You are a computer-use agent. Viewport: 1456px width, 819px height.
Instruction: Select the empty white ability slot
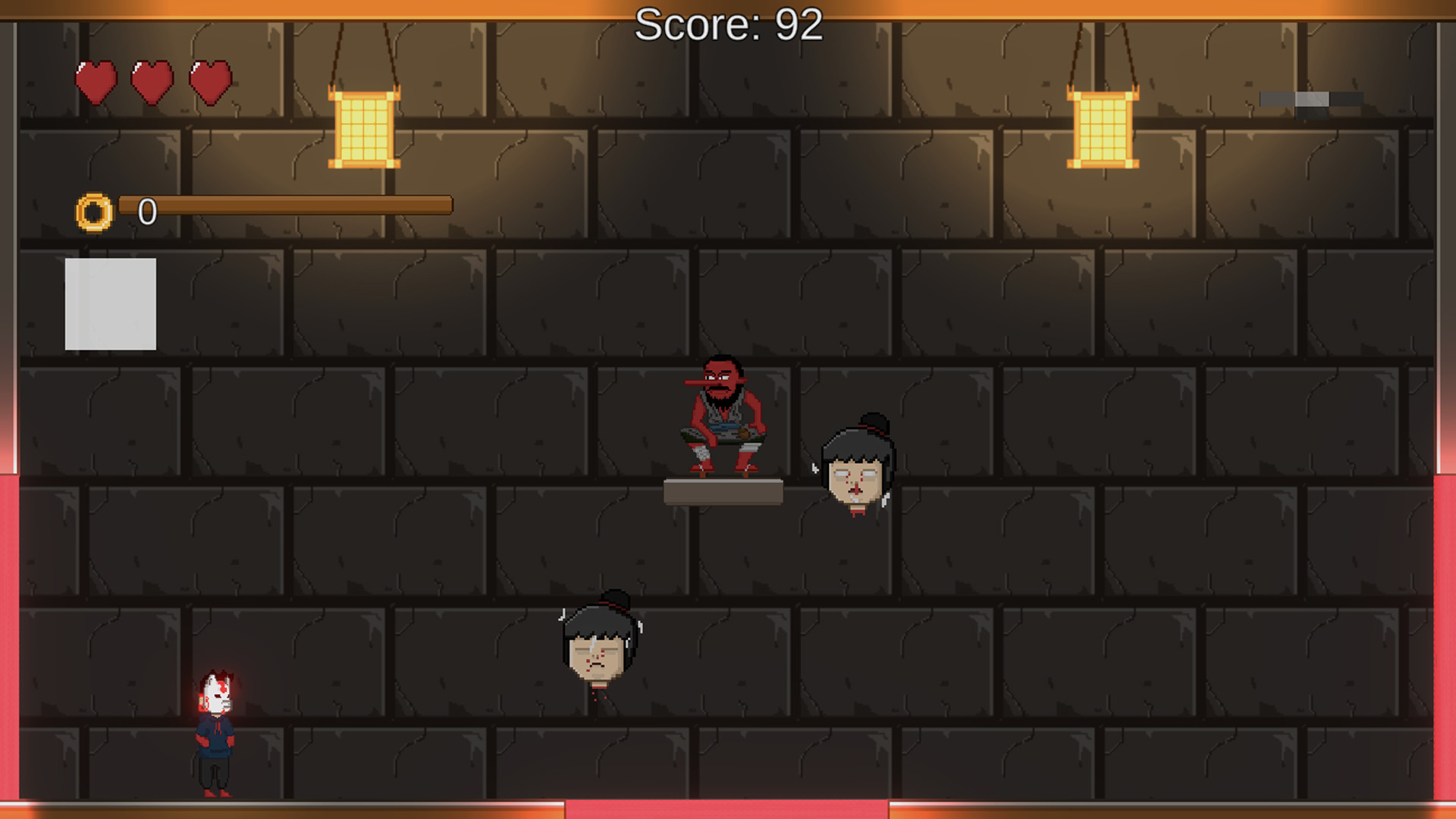coord(111,303)
